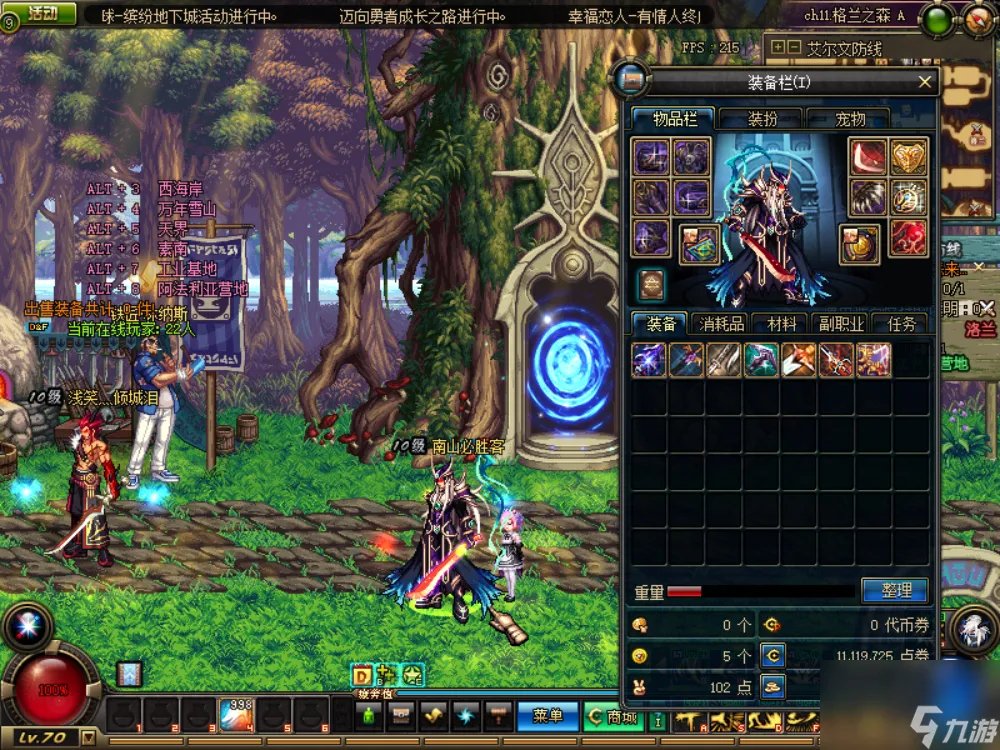Select the gold heart necklace equipment slot
1000x750 pixels.
(908, 156)
